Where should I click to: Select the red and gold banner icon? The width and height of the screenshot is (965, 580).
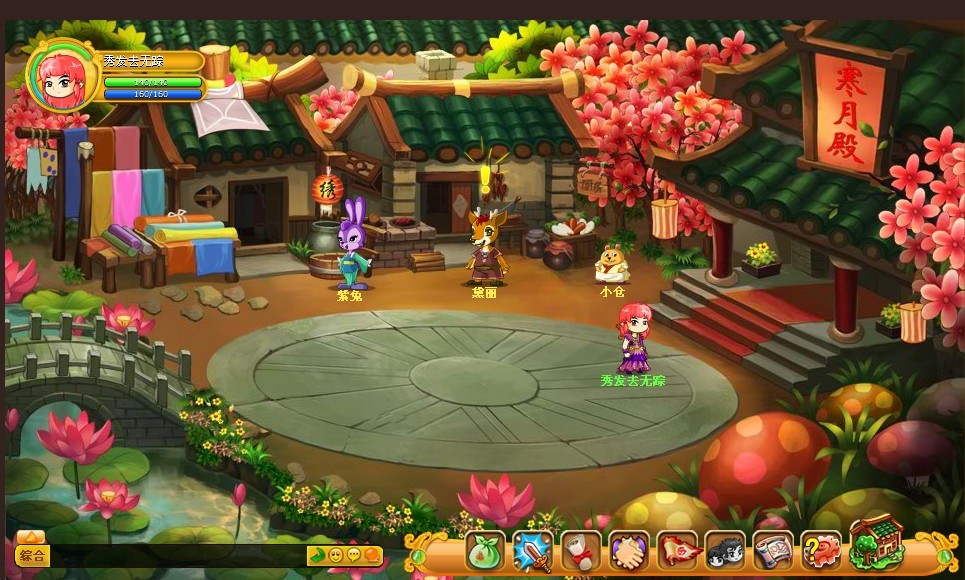(677, 551)
